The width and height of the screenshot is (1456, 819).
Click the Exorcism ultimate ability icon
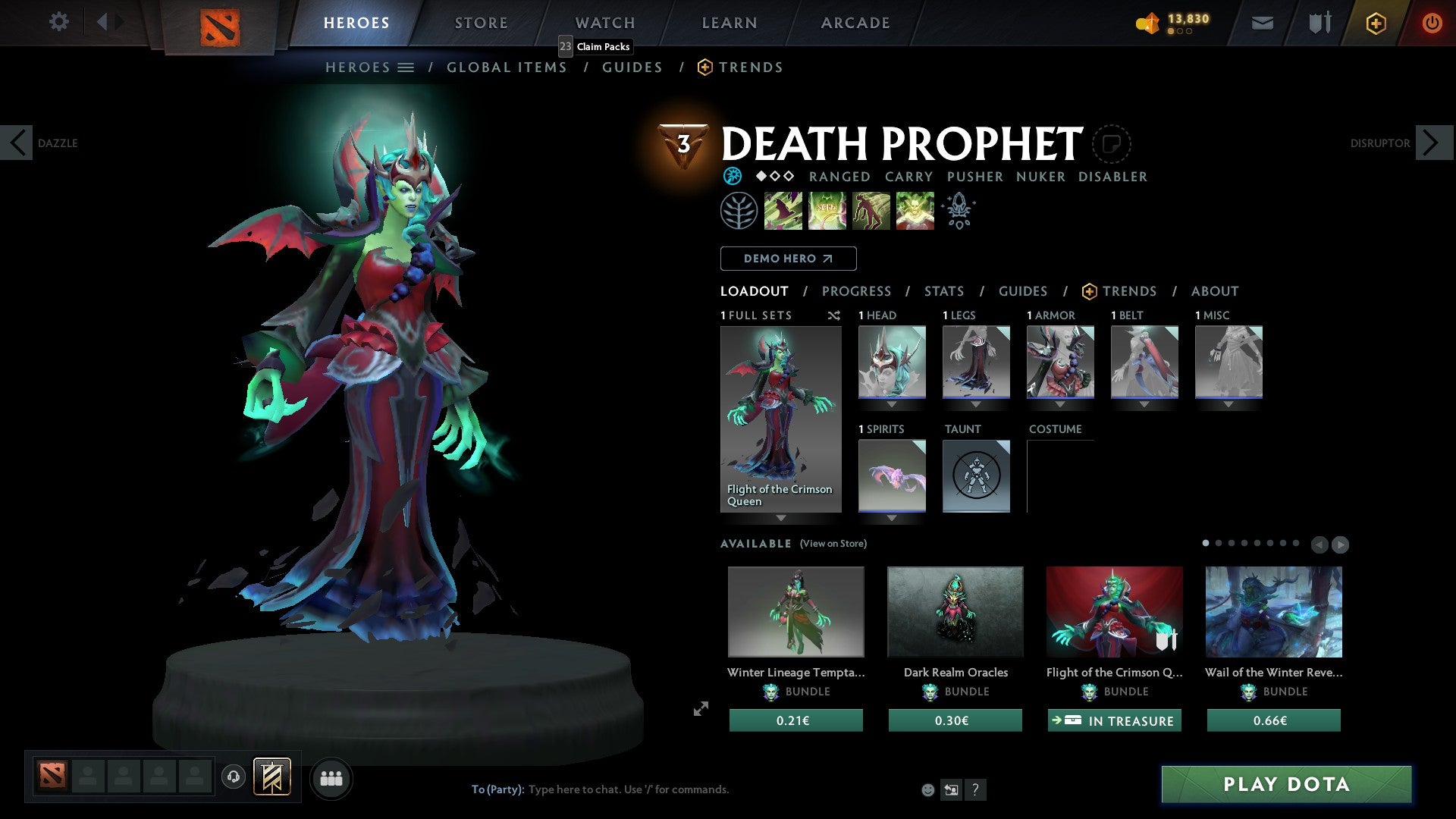915,211
